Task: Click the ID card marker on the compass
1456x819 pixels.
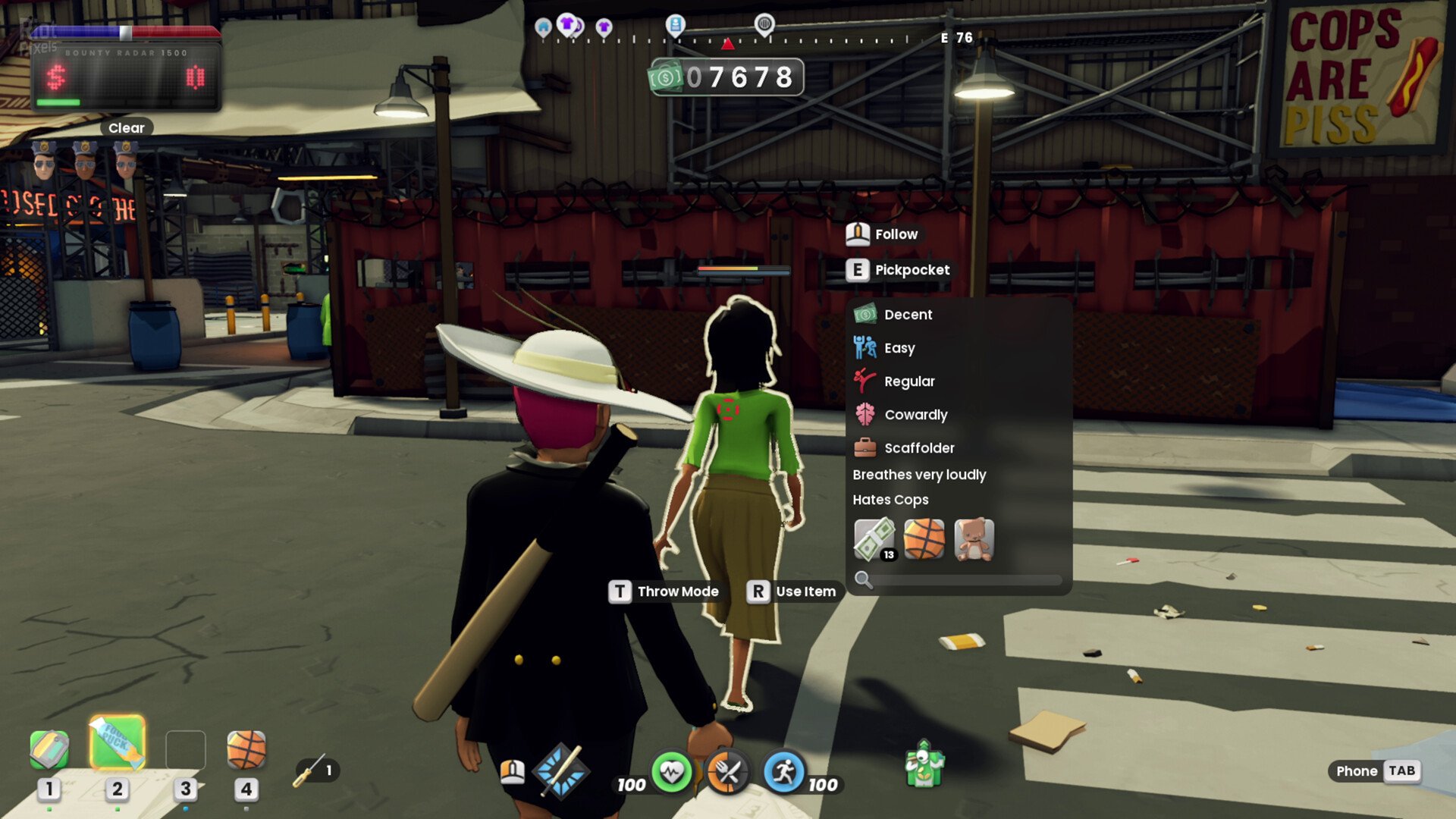Action: (675, 25)
